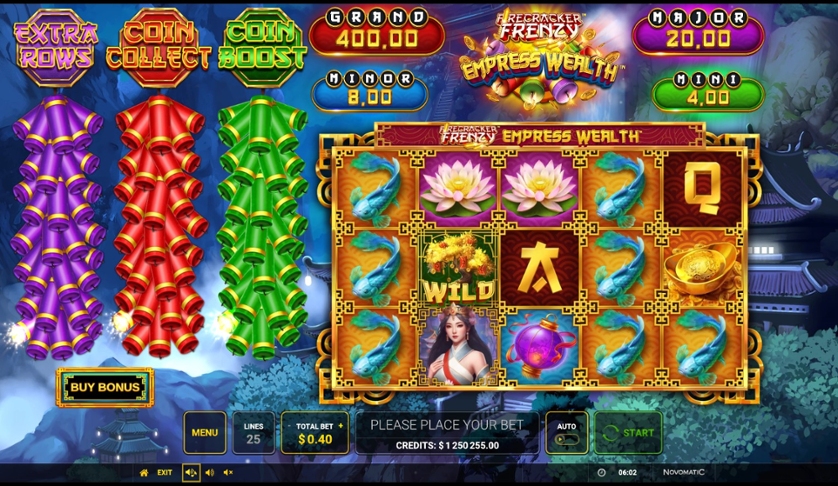This screenshot has height=486, width=838.
Task: Open the Lines 25 selector
Action: (253, 433)
